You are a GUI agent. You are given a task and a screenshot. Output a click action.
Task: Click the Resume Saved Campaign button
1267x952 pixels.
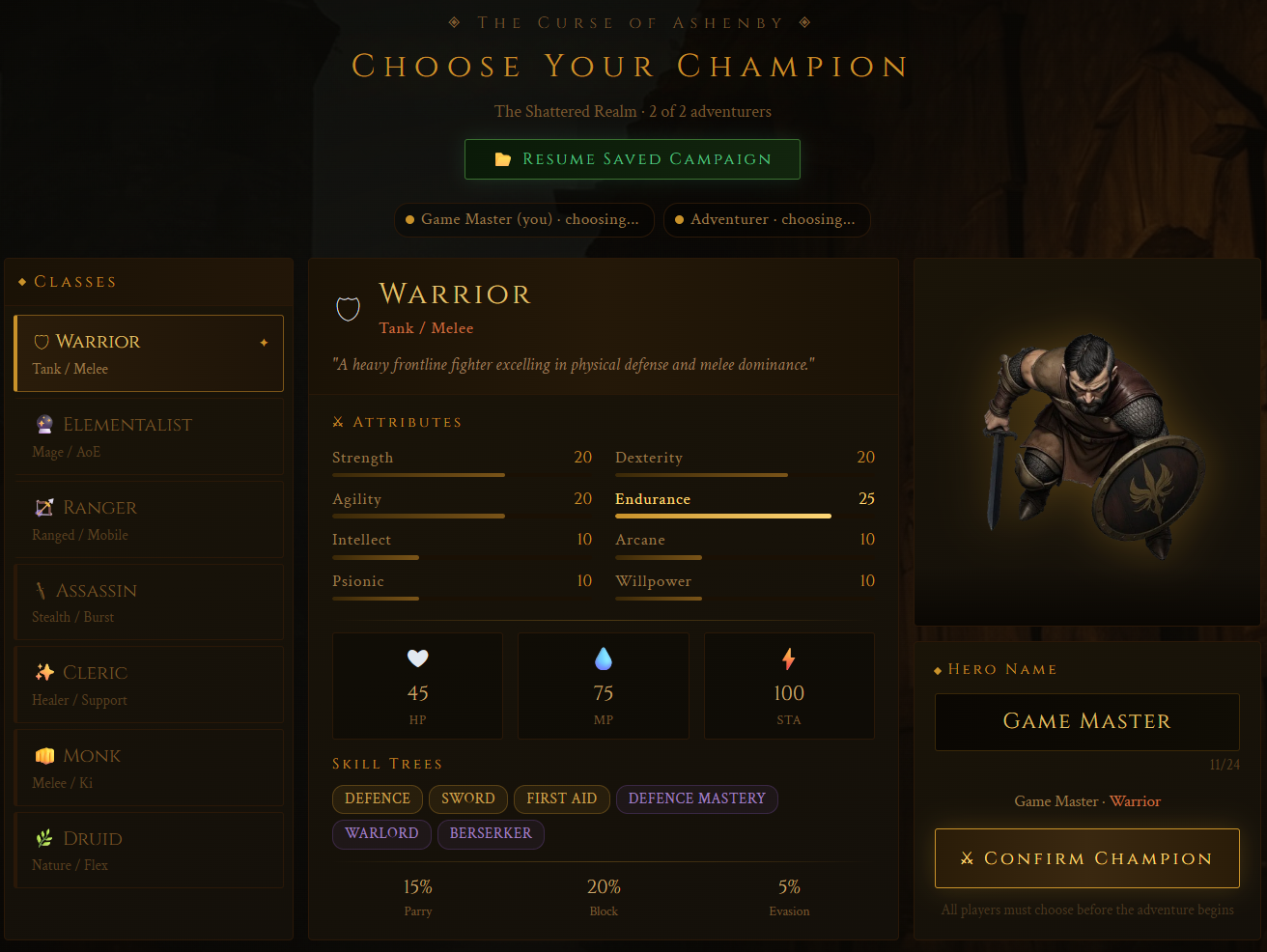coord(633,158)
